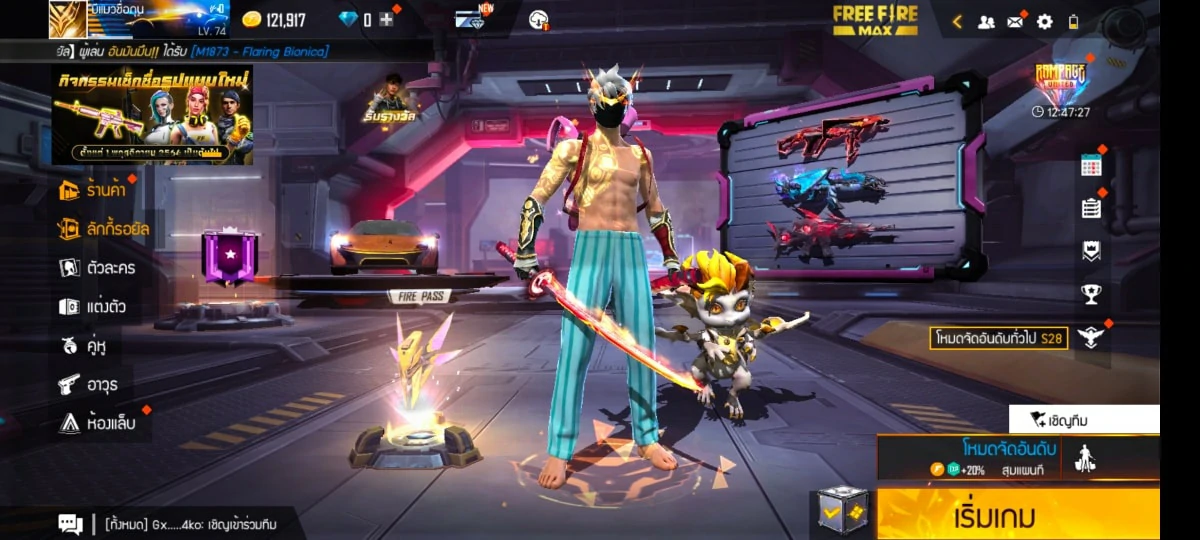Open the calendar events icon
This screenshot has height=540, width=1200.
pyautogui.click(x=1091, y=166)
